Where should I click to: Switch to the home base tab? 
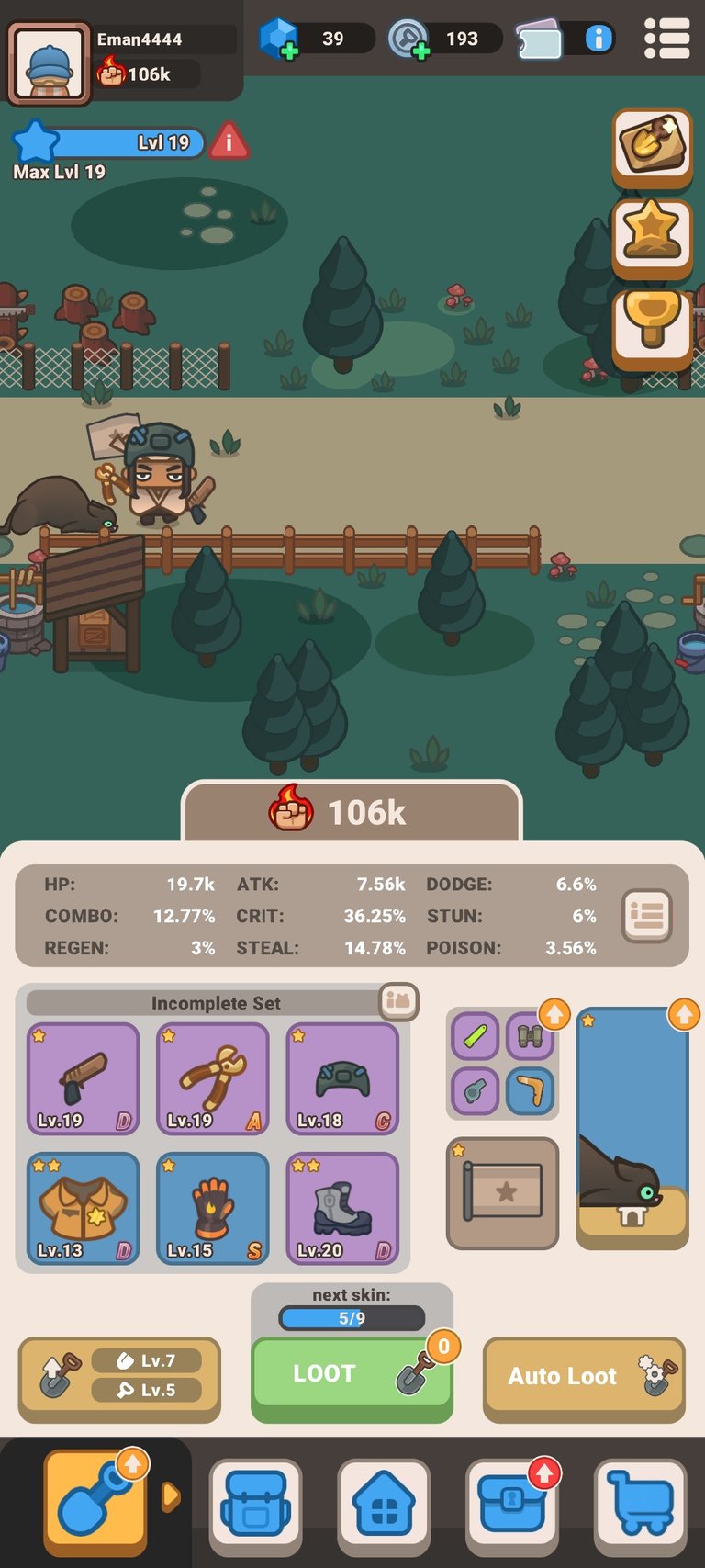pyautogui.click(x=384, y=1503)
